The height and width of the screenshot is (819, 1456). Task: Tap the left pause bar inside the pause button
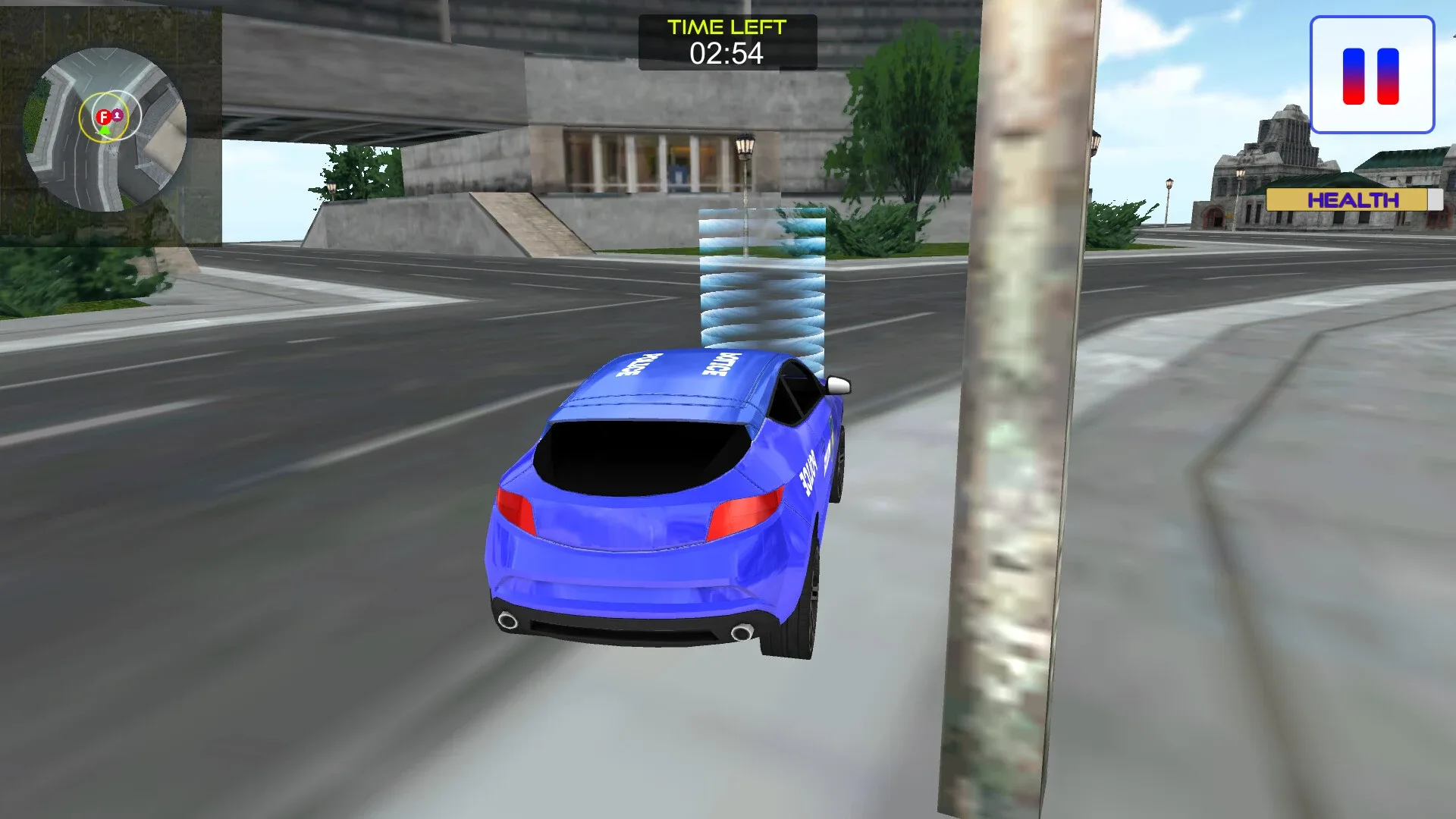(1354, 76)
